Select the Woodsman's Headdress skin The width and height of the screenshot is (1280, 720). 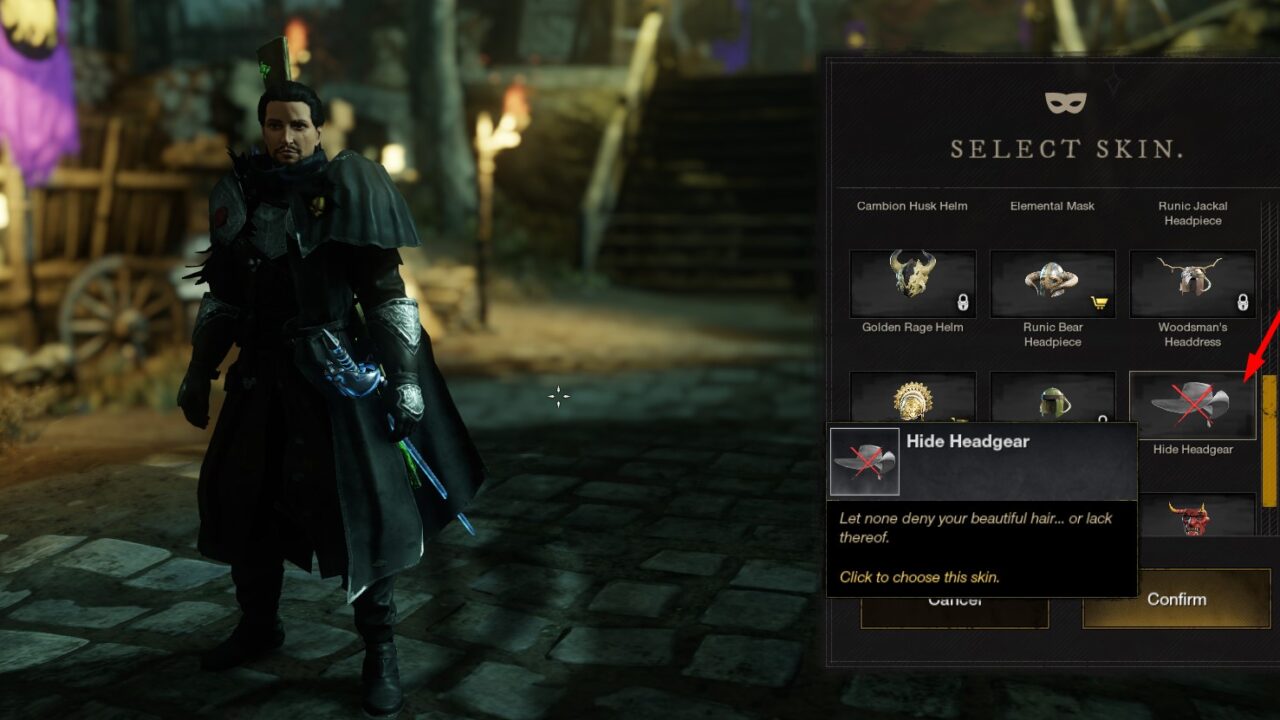tap(1192, 284)
